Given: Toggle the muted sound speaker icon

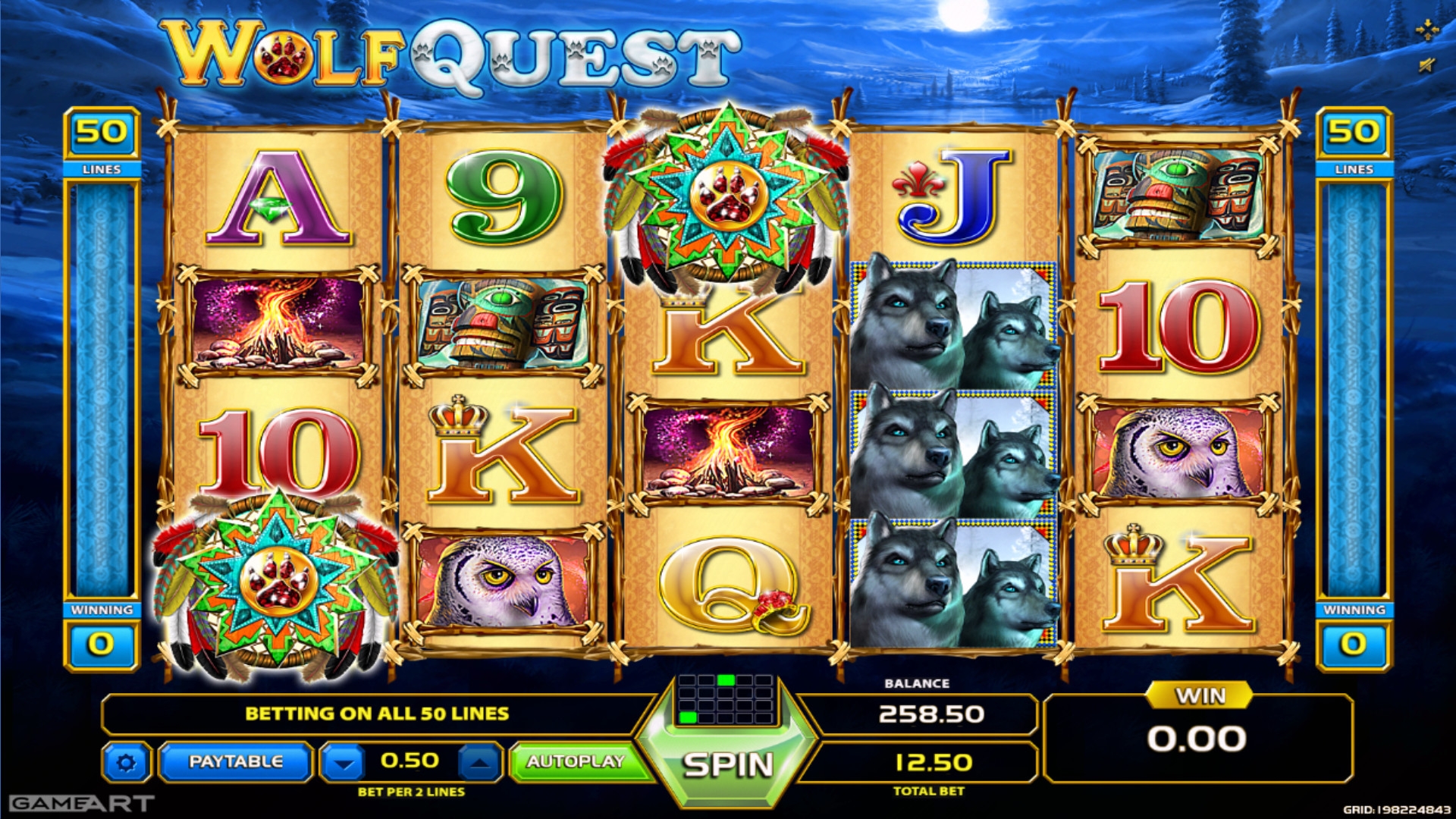Looking at the screenshot, I should click(1426, 65).
